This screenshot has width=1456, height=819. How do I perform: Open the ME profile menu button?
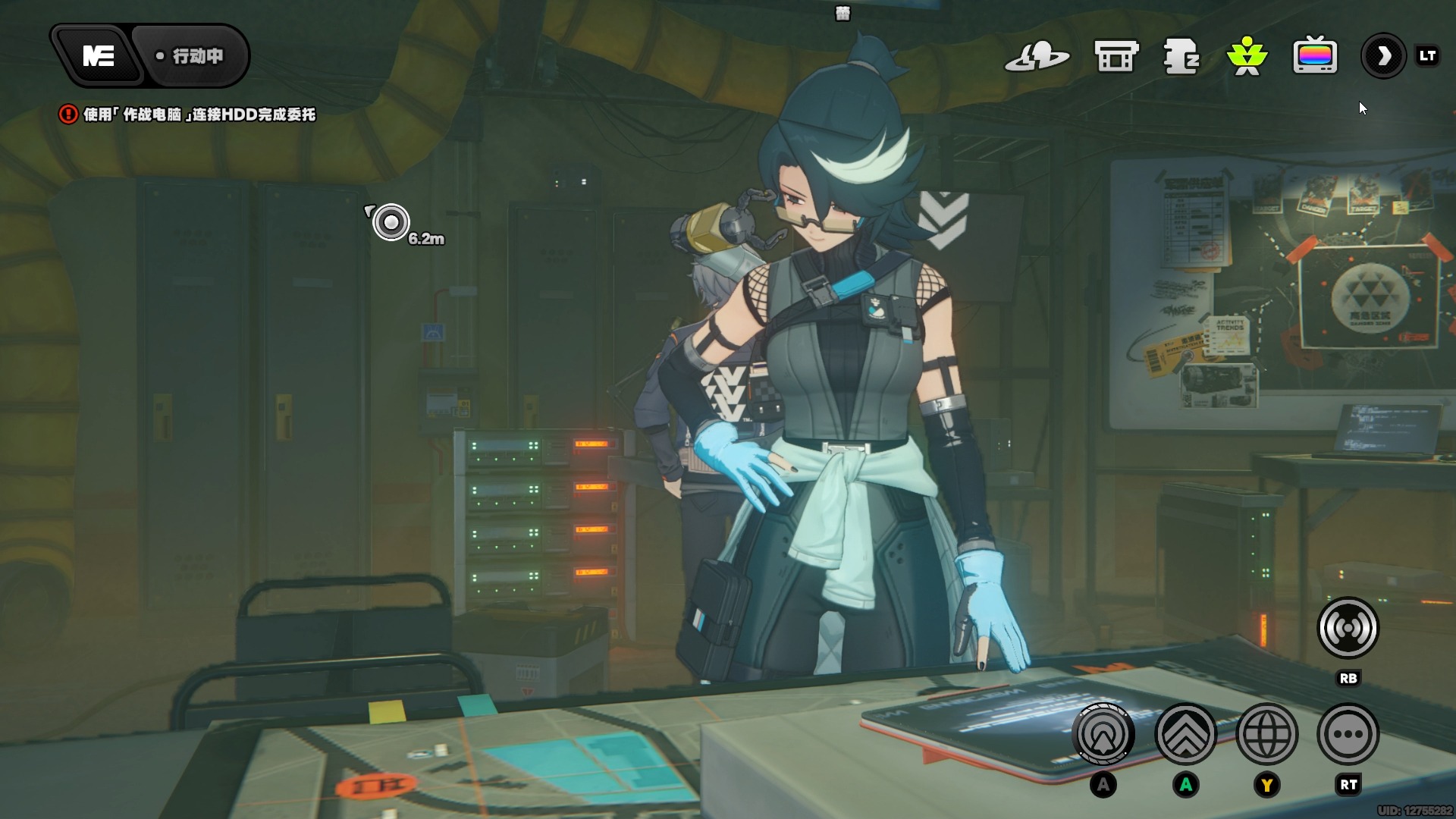[98, 56]
